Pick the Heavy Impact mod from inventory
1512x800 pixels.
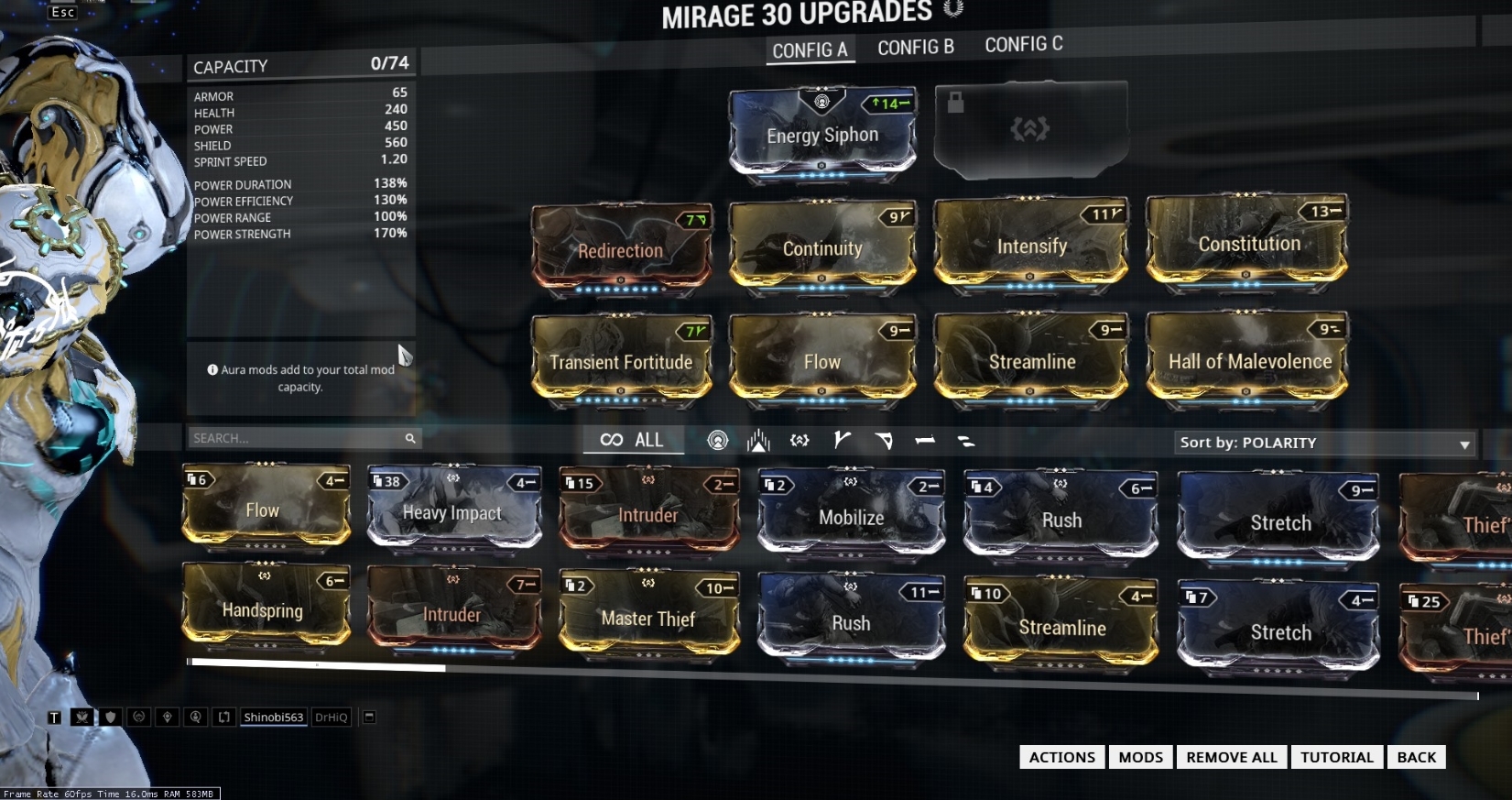(452, 511)
